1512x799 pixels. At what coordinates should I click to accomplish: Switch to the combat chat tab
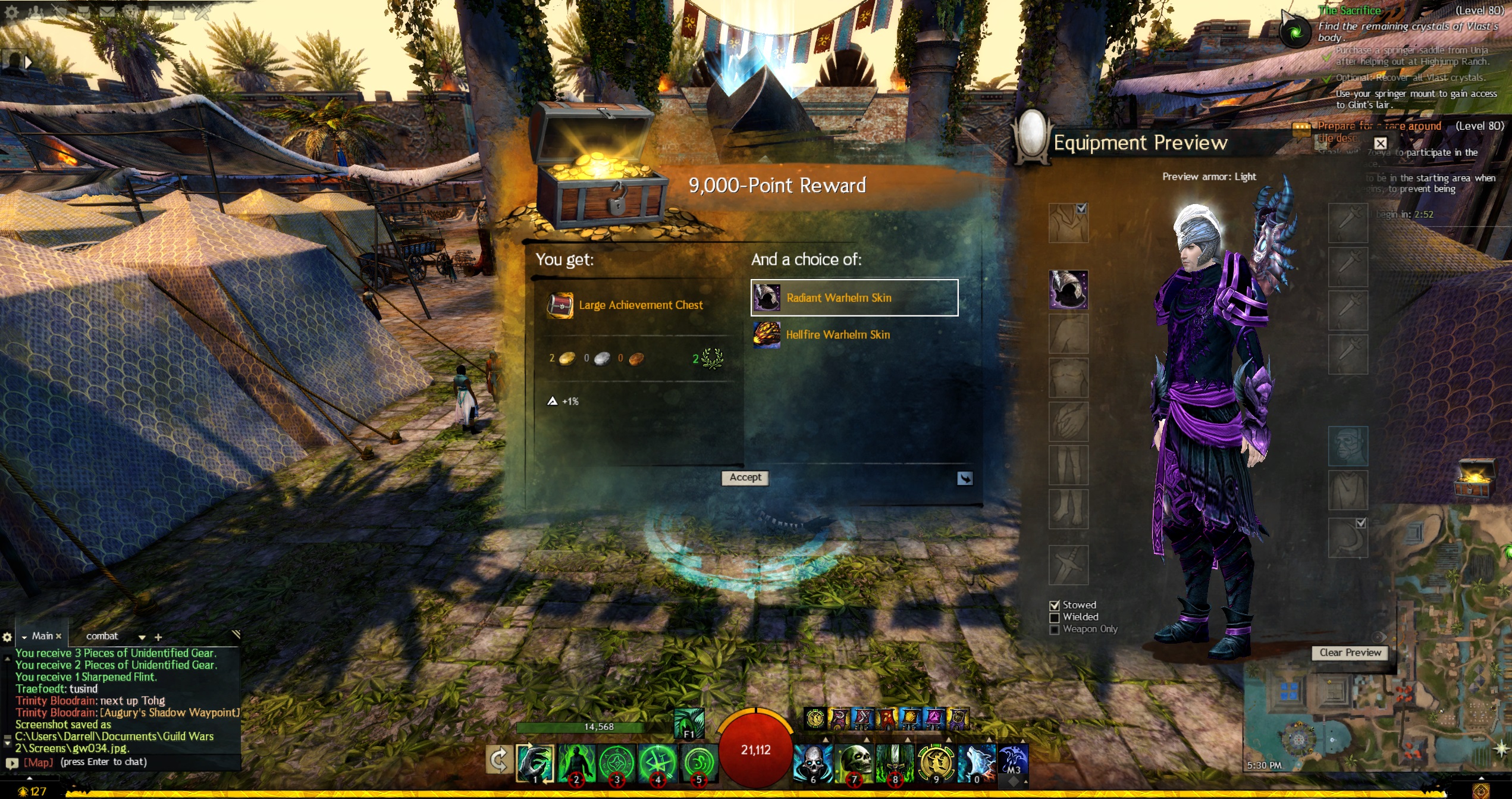[102, 636]
